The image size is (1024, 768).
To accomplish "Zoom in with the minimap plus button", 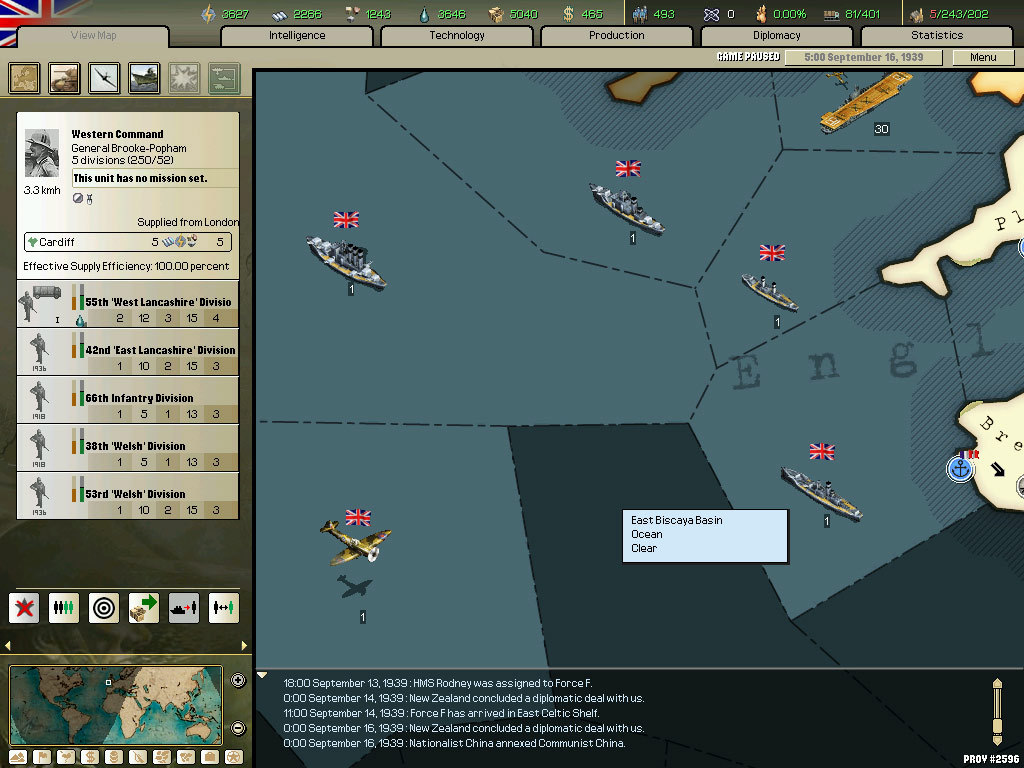I will (238, 681).
